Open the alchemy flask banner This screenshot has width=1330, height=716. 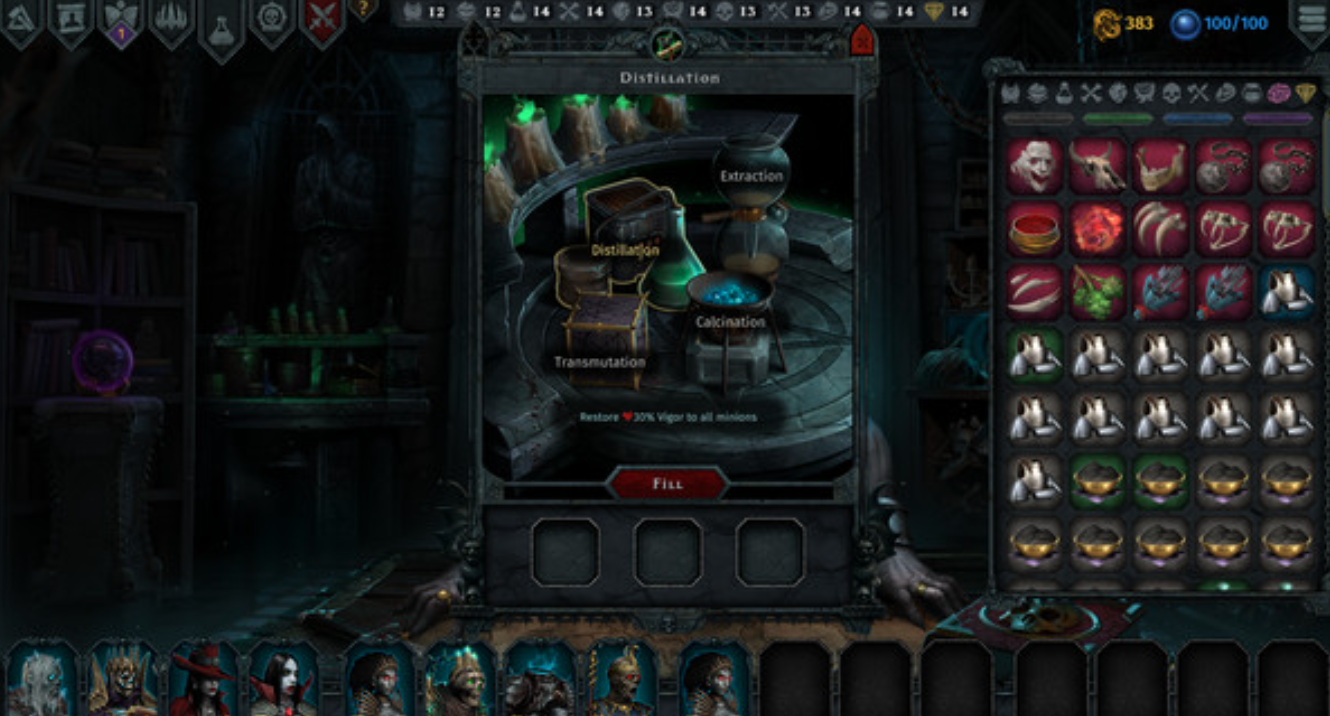(x=221, y=24)
